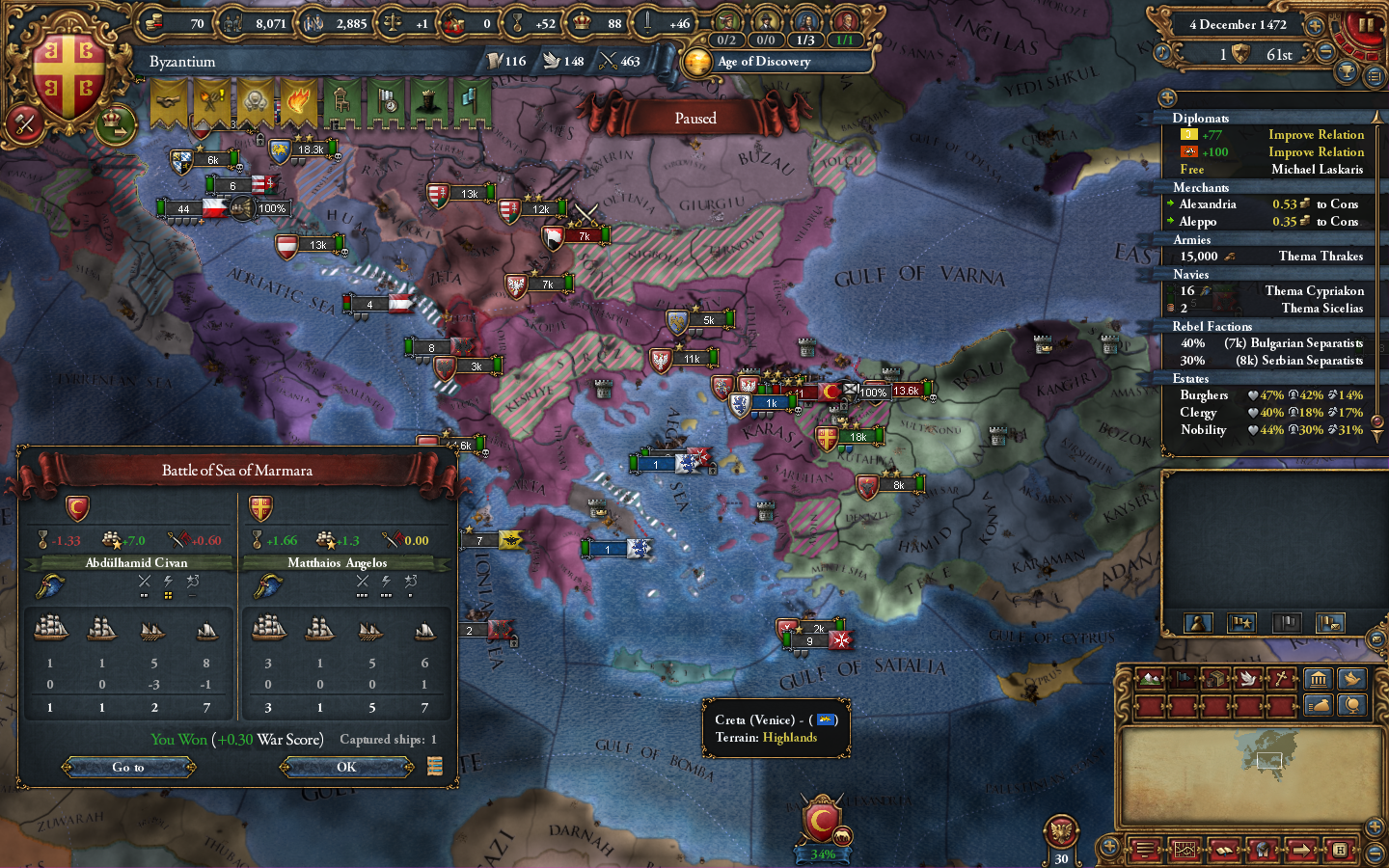The height and width of the screenshot is (868, 1389).
Task: Open the ledger via chart icon
Action: (x=1185, y=851)
